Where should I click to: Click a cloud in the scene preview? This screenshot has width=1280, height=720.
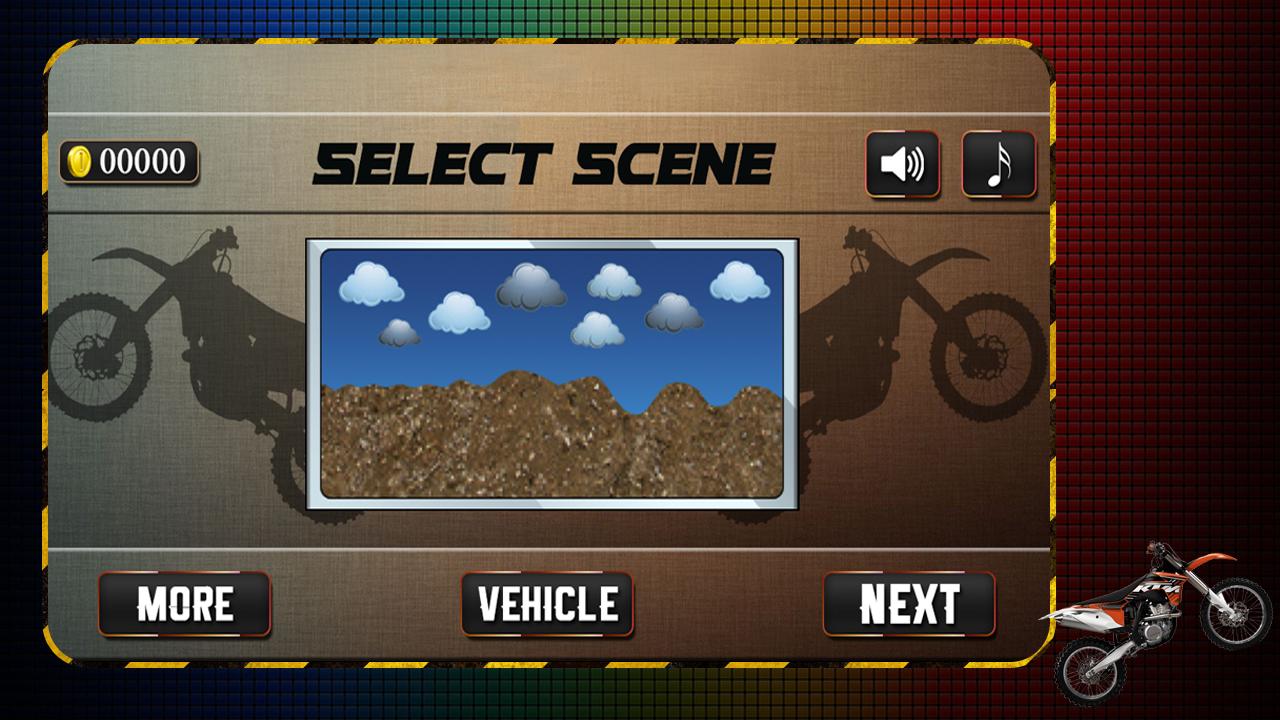click(372, 283)
